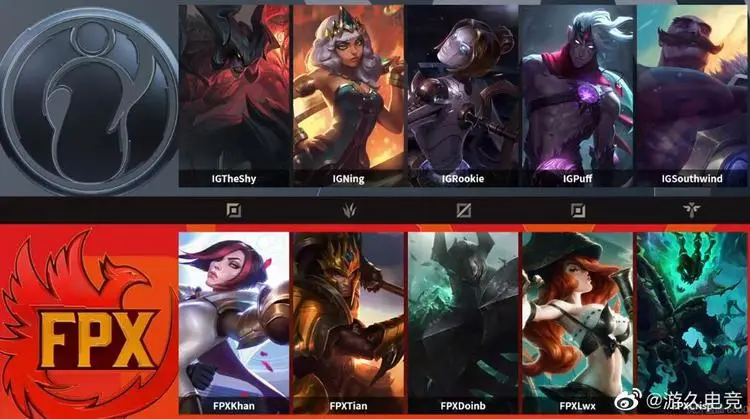Choose the support role icon

692,211
